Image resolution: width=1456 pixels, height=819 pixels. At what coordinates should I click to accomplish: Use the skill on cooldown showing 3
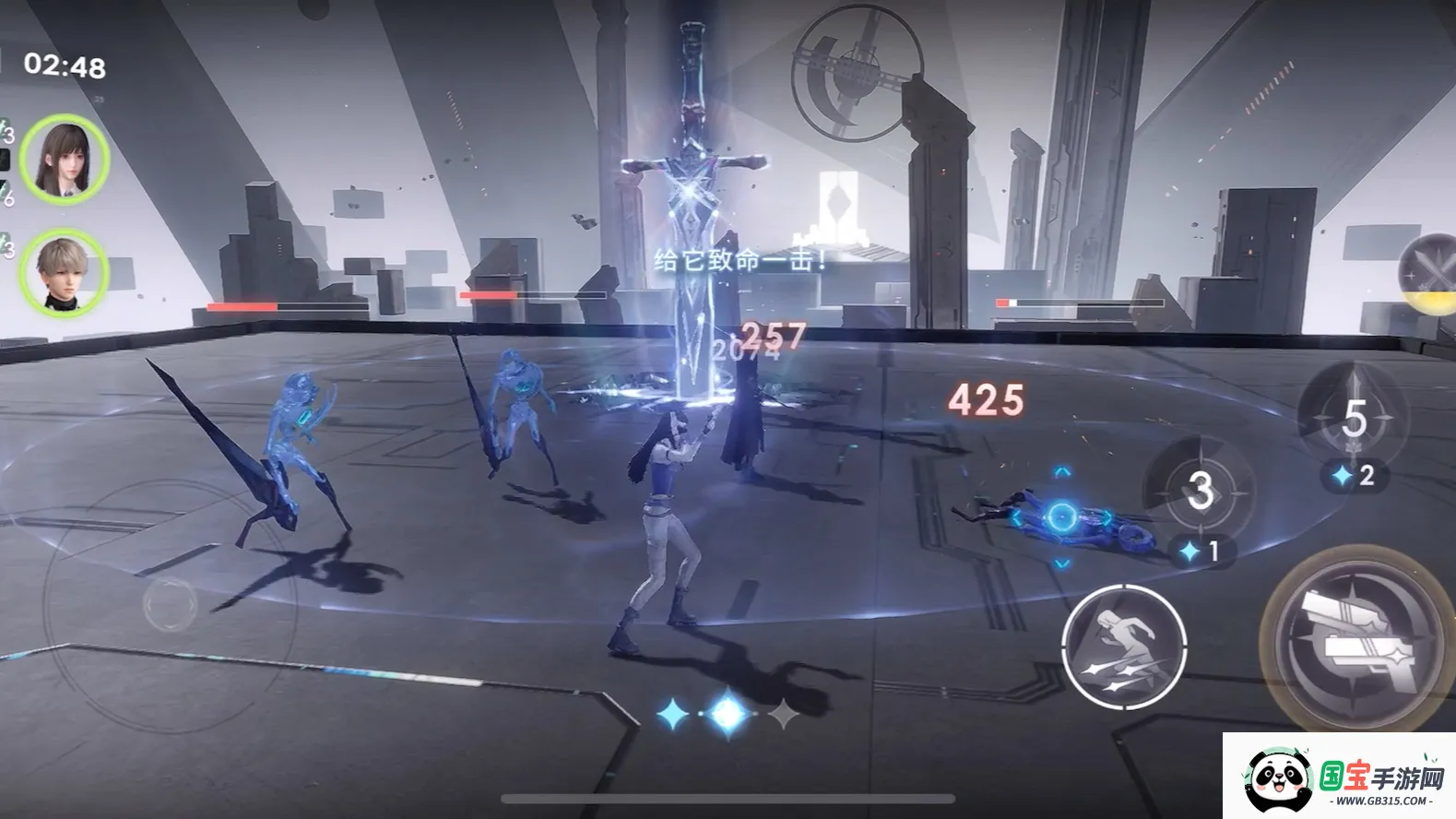coord(1199,491)
